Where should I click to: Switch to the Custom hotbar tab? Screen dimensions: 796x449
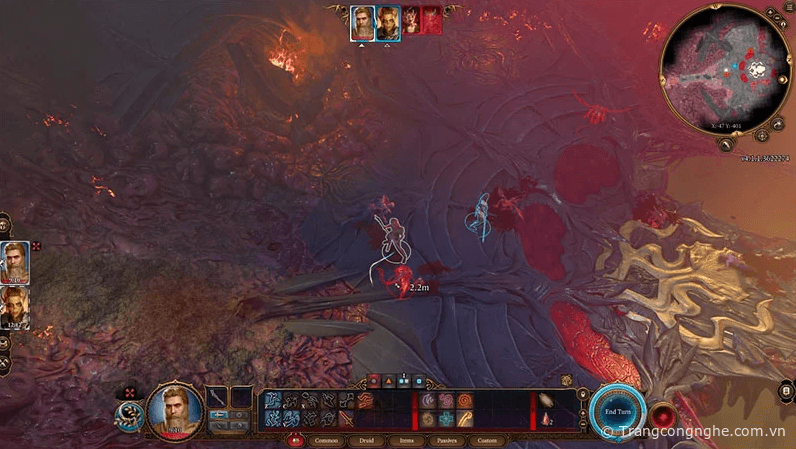pyautogui.click(x=487, y=440)
